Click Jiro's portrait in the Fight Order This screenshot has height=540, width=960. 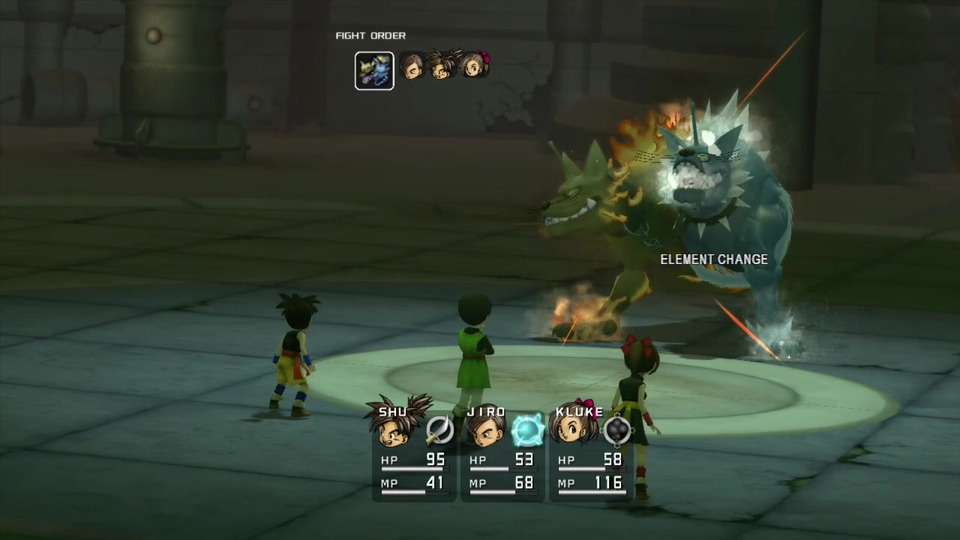coord(412,67)
